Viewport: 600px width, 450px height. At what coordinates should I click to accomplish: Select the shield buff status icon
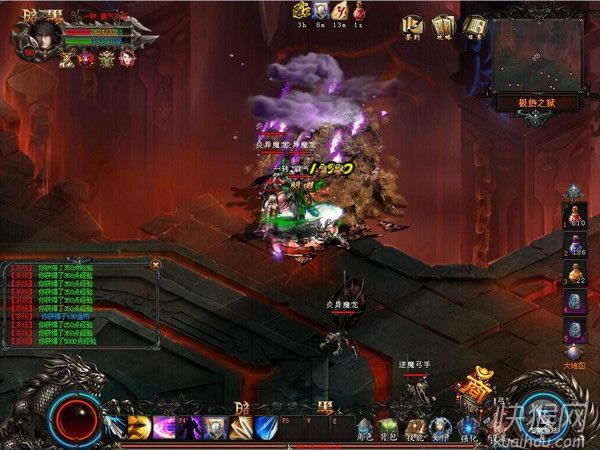point(322,11)
